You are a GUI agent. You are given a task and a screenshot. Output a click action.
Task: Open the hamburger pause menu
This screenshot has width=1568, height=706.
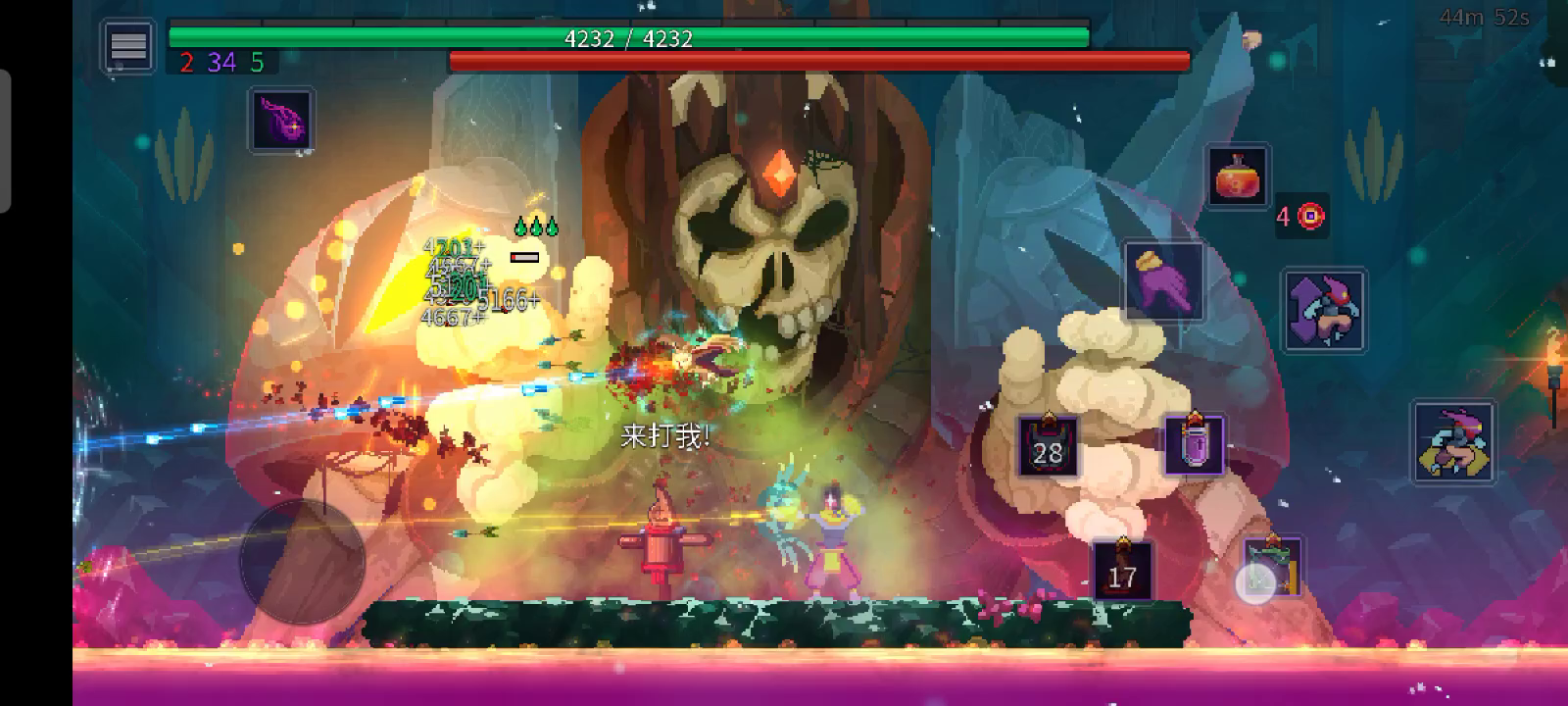click(128, 46)
